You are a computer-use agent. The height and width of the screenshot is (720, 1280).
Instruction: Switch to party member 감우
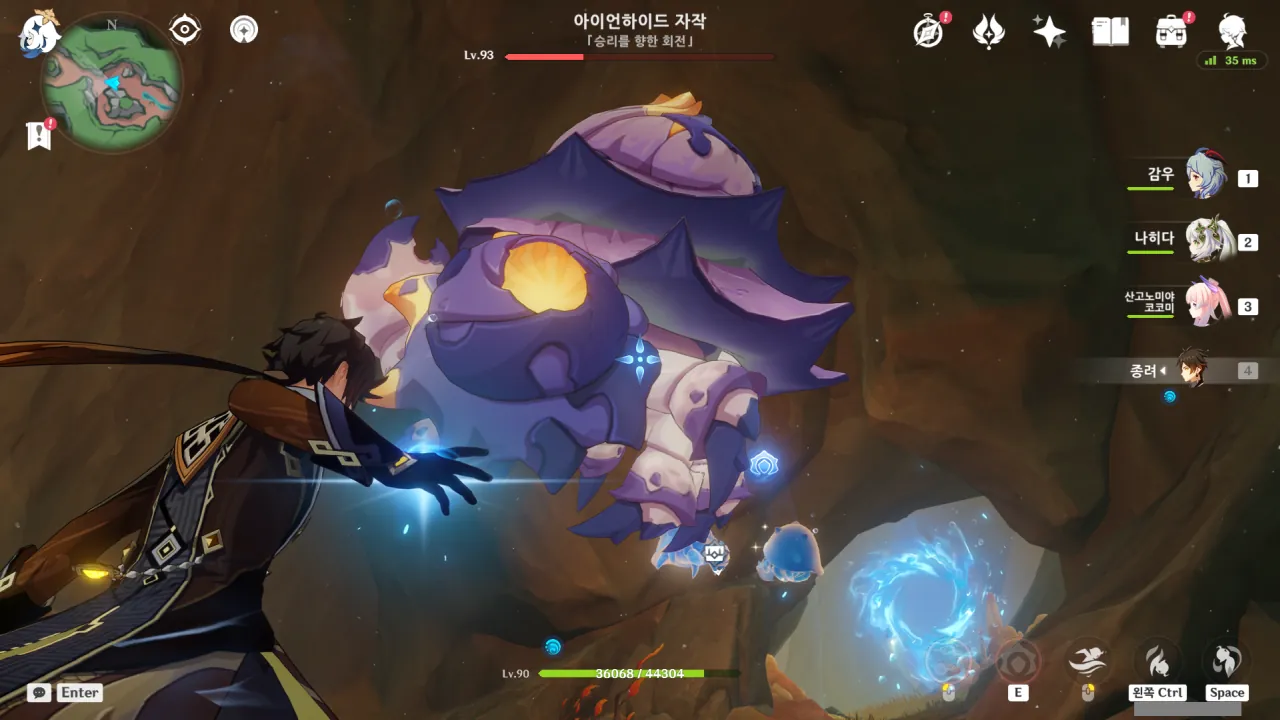tap(1205, 176)
